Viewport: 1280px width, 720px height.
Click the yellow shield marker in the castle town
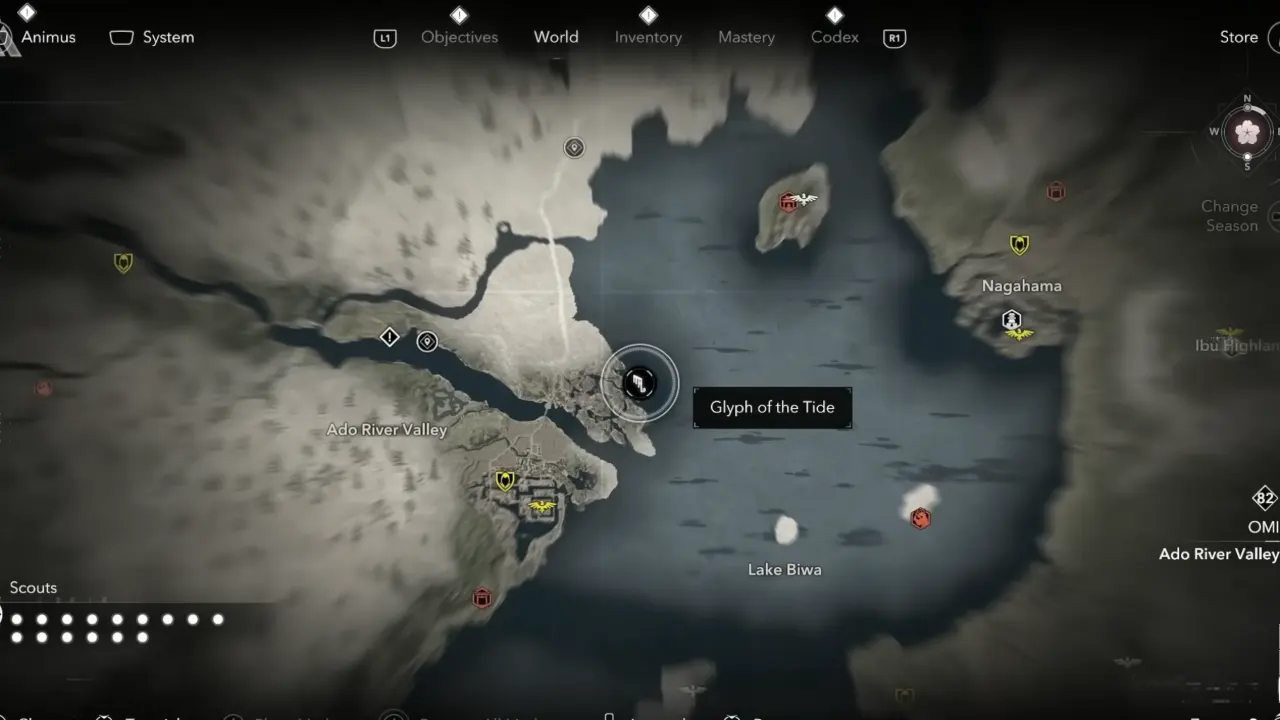click(x=505, y=481)
